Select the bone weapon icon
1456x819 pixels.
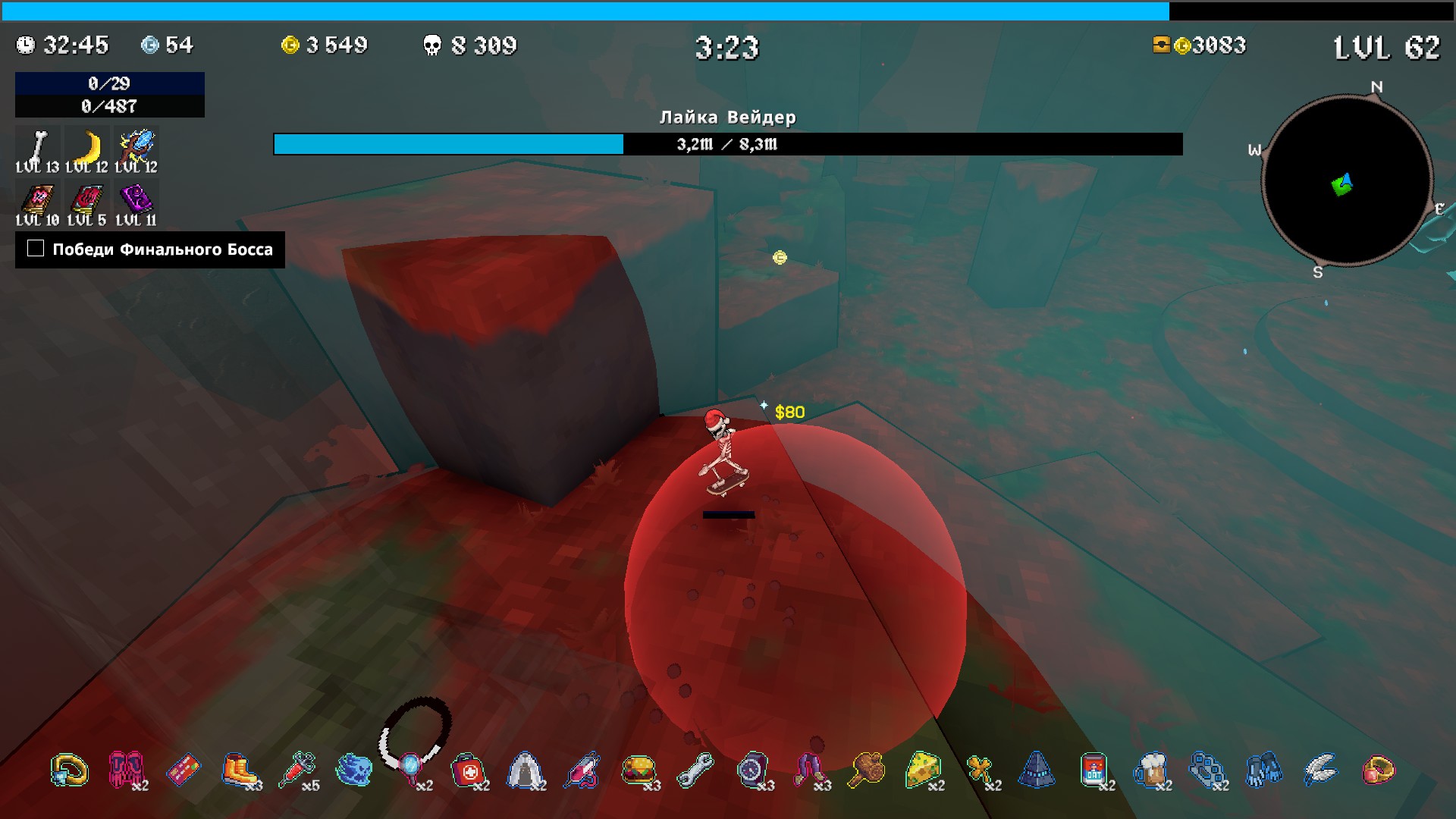36,146
